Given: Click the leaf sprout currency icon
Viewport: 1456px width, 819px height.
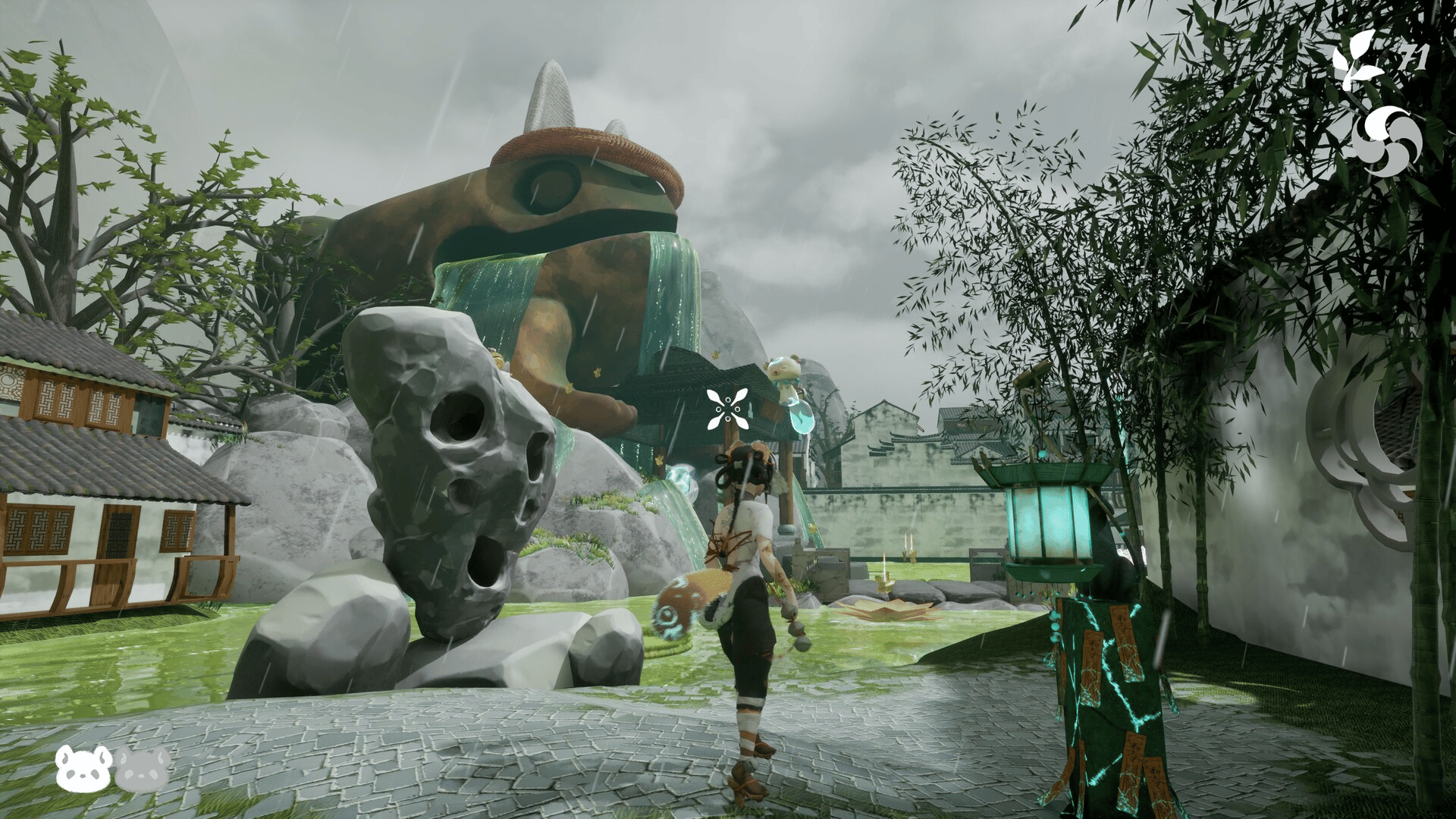Looking at the screenshot, I should (x=1356, y=61).
